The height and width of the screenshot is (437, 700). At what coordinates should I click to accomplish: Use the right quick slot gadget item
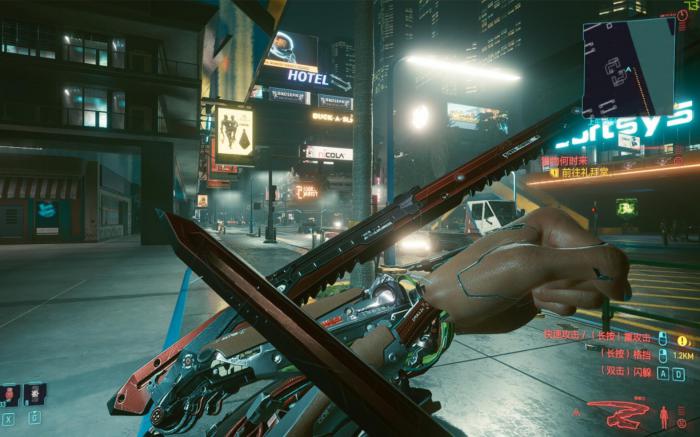[x=35, y=394]
